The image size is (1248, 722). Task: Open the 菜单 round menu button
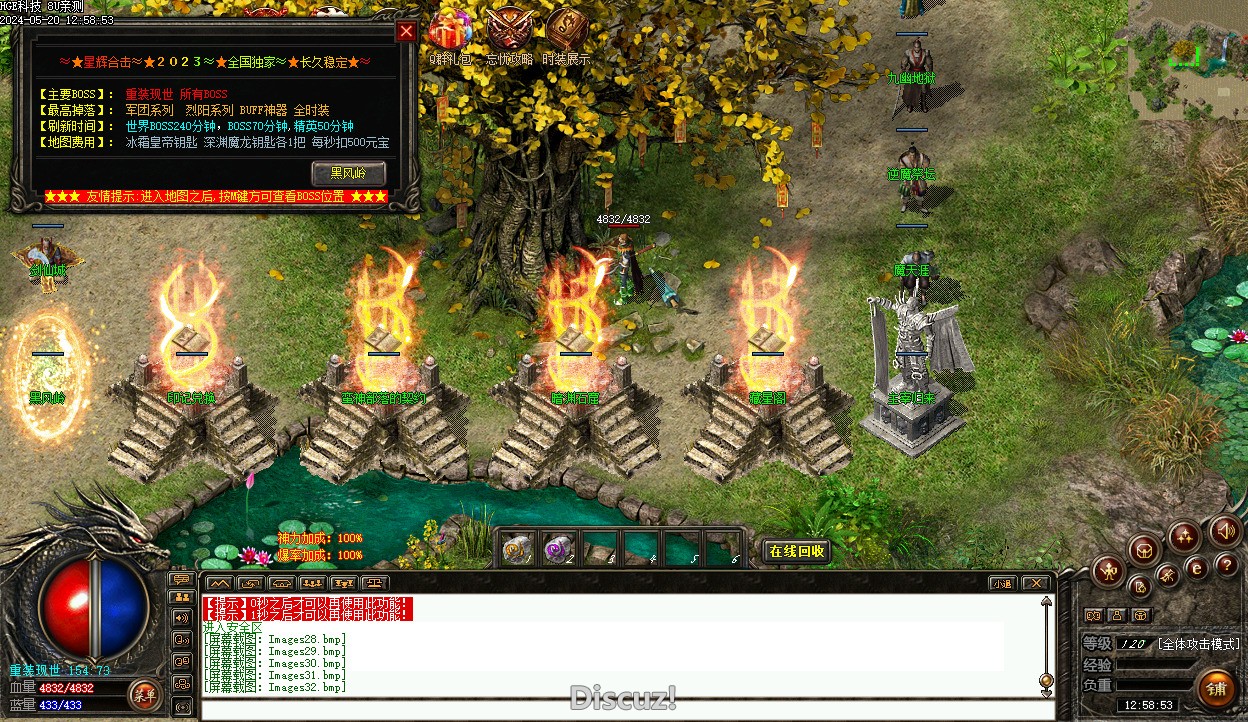point(145,693)
